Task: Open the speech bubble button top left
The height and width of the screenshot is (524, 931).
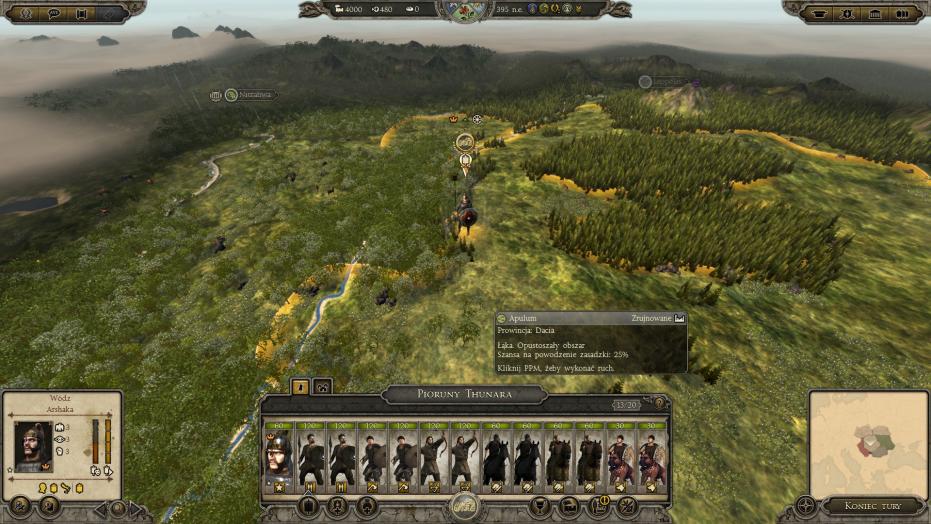Action: [54, 14]
